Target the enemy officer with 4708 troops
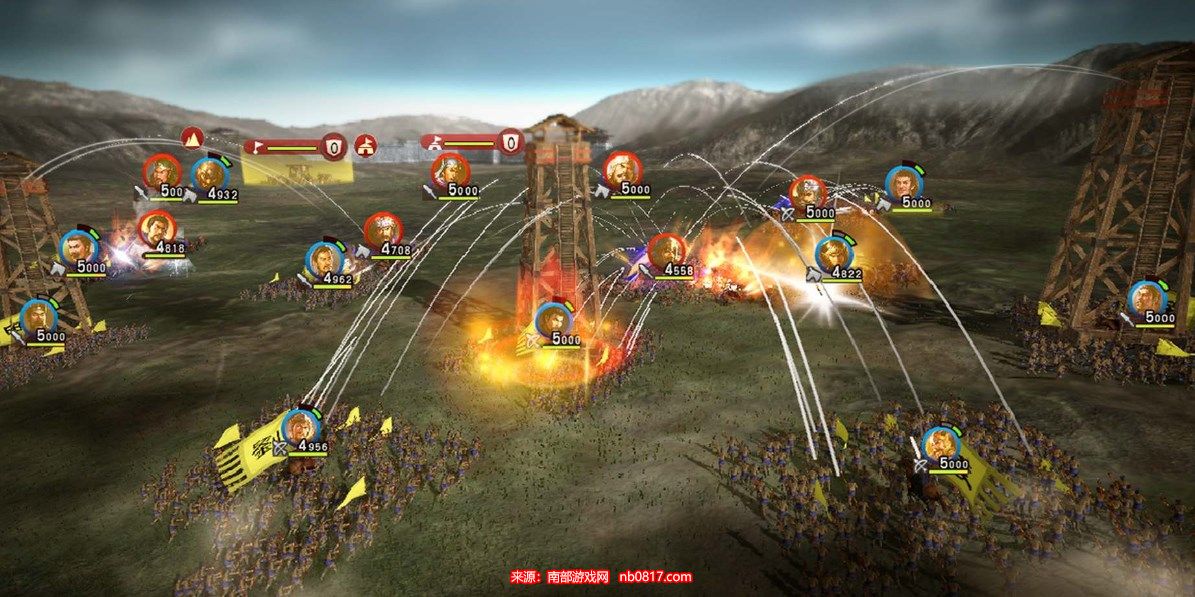 click(x=383, y=231)
